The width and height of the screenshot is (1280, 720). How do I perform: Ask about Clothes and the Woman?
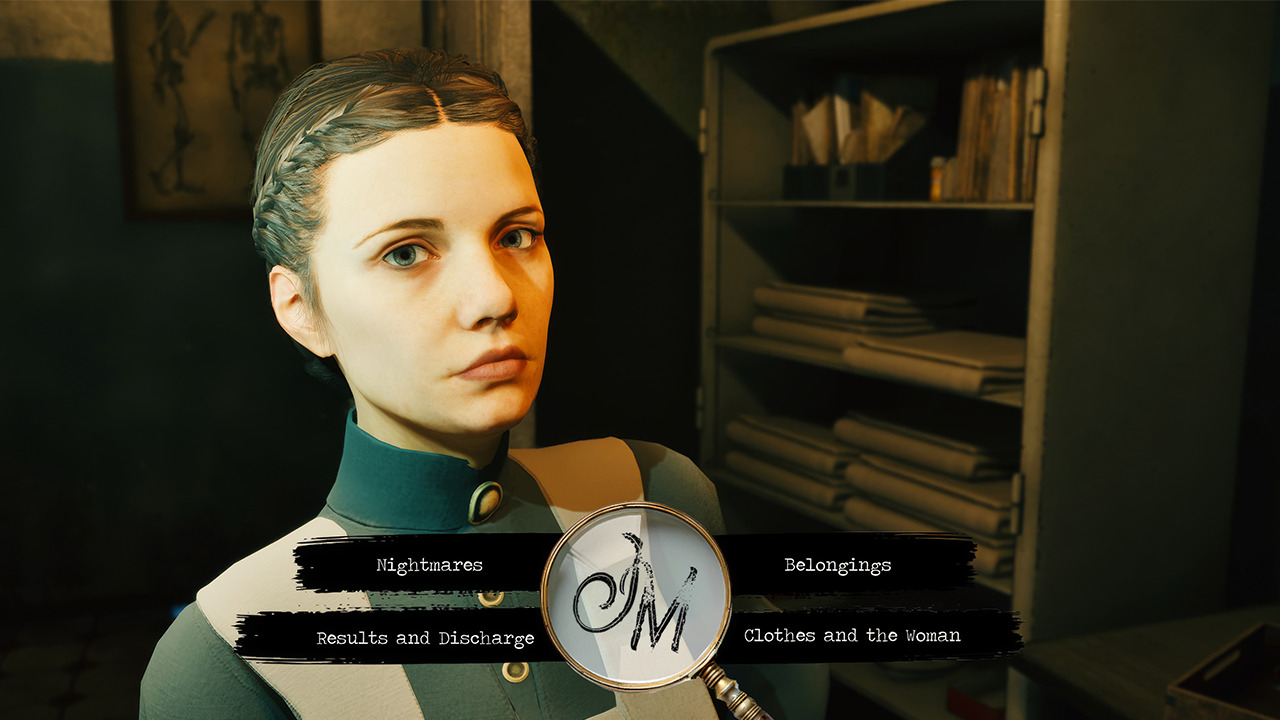851,635
